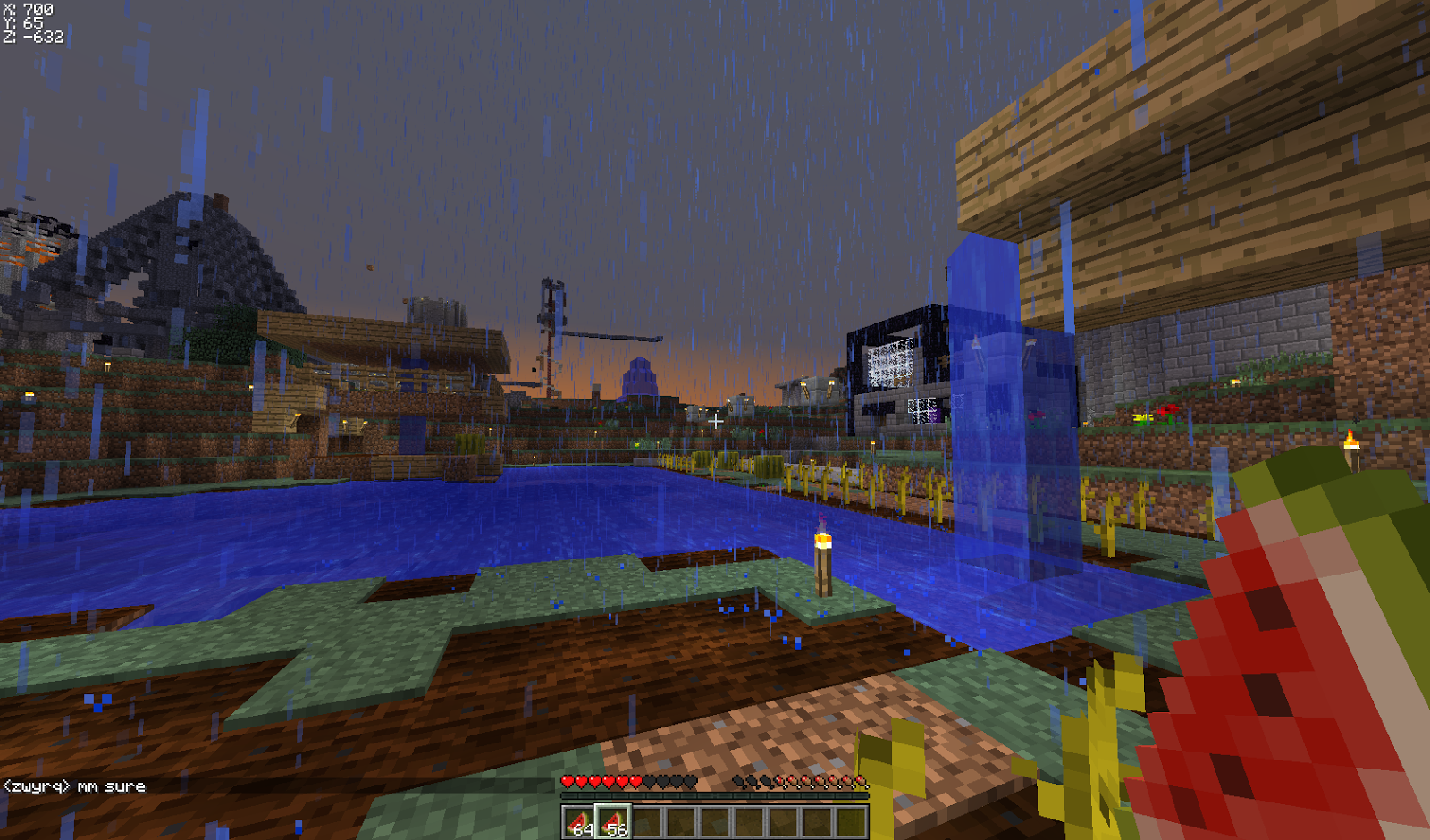Click the third empty hotbar slot
Image resolution: width=1430 pixels, height=840 pixels.
click(x=648, y=822)
